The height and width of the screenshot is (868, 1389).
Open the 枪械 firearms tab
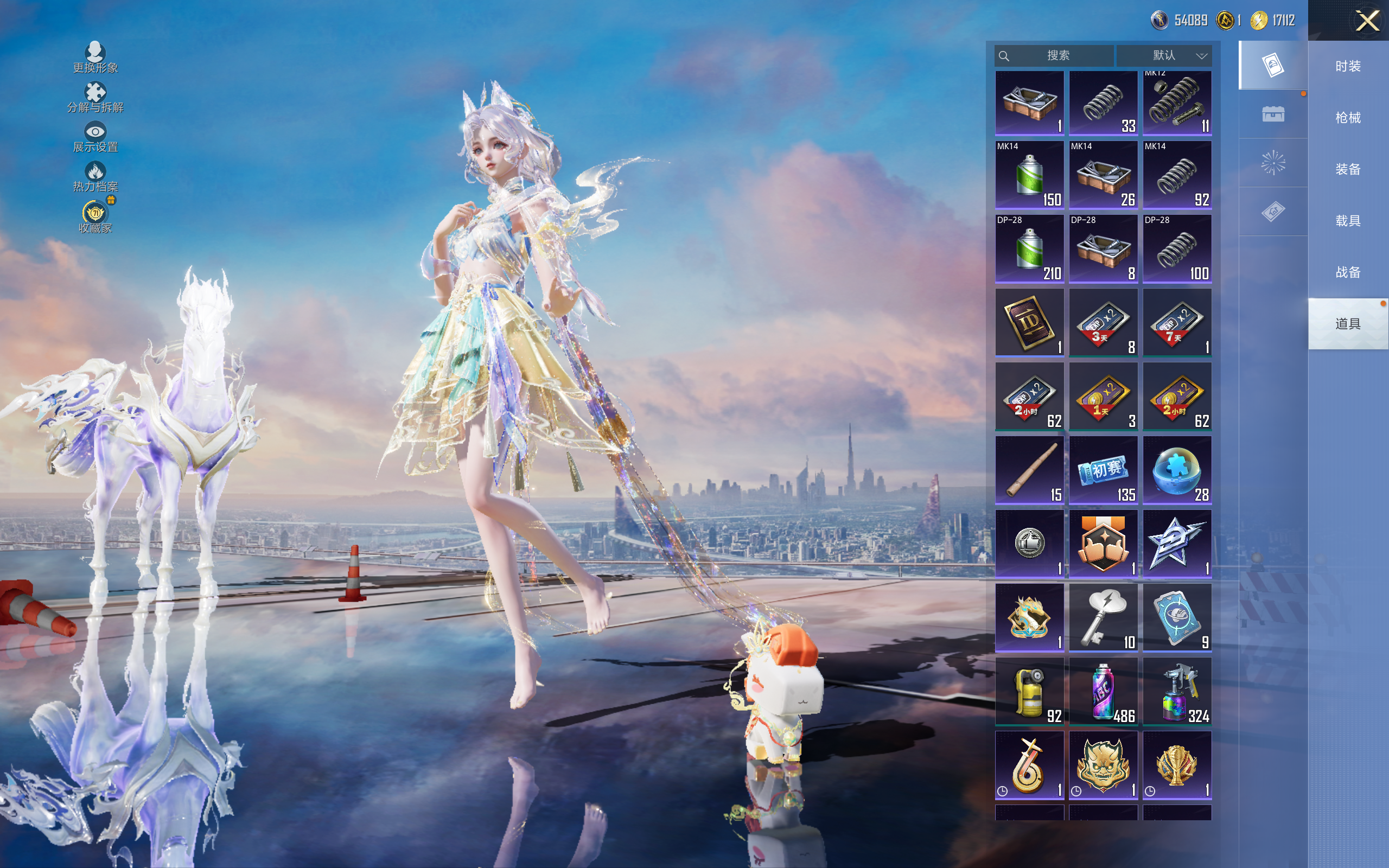point(1348,118)
